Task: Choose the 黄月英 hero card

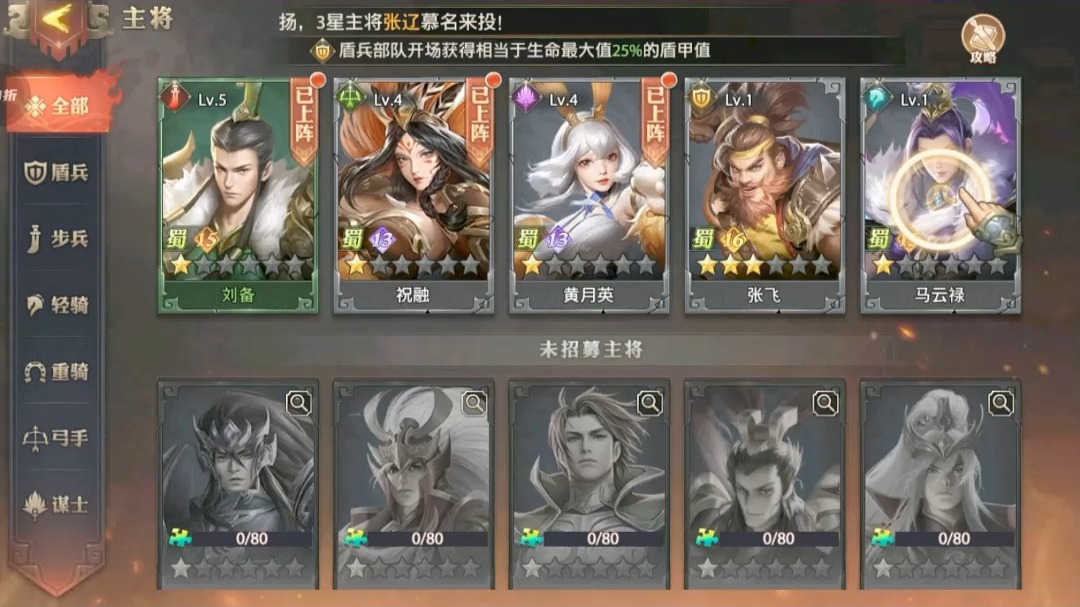Action: pos(590,195)
